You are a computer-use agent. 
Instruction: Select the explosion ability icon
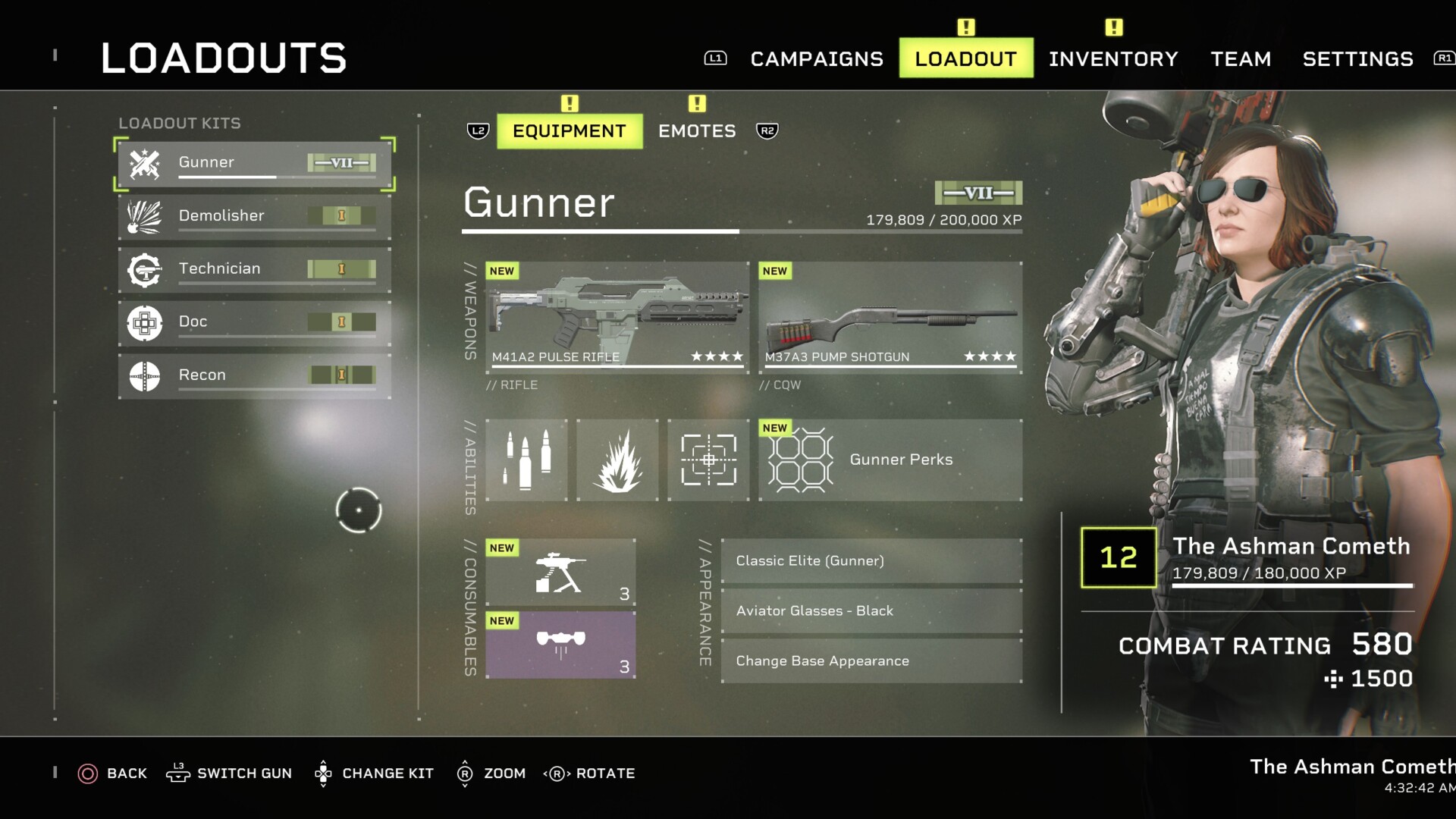pyautogui.click(x=617, y=460)
